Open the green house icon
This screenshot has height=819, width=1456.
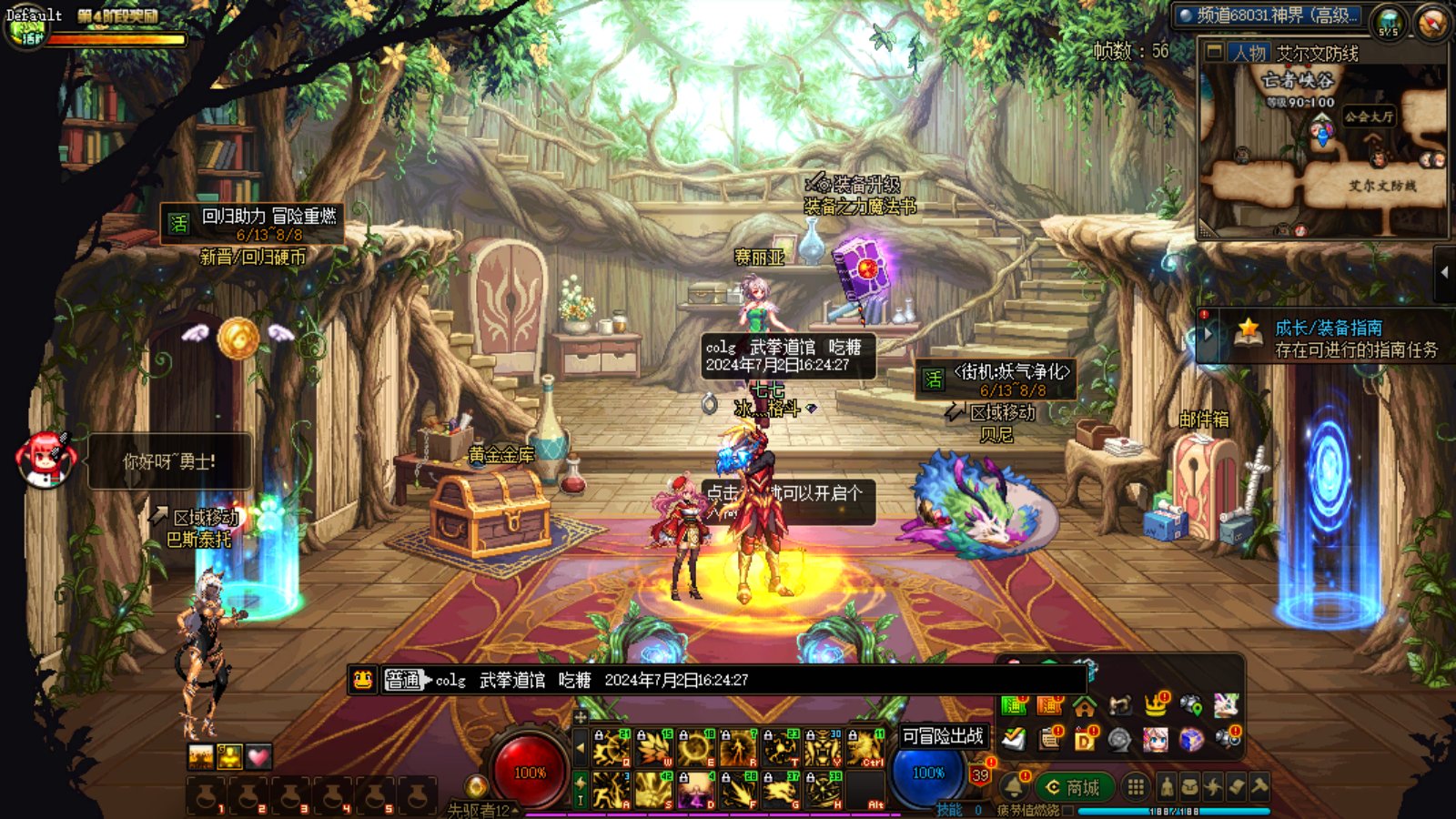point(1084,706)
